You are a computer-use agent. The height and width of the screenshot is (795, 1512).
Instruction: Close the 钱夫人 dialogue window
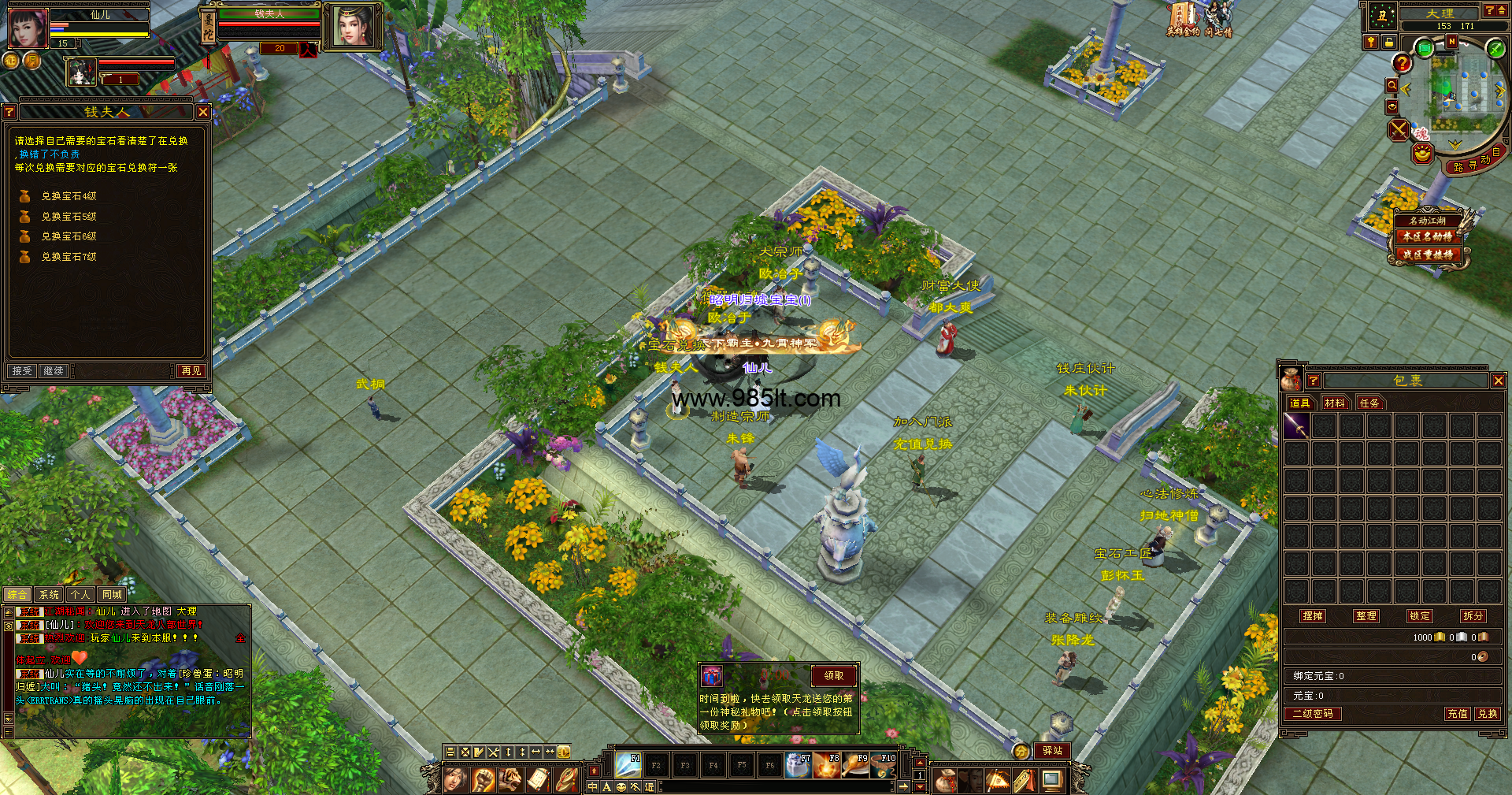203,112
